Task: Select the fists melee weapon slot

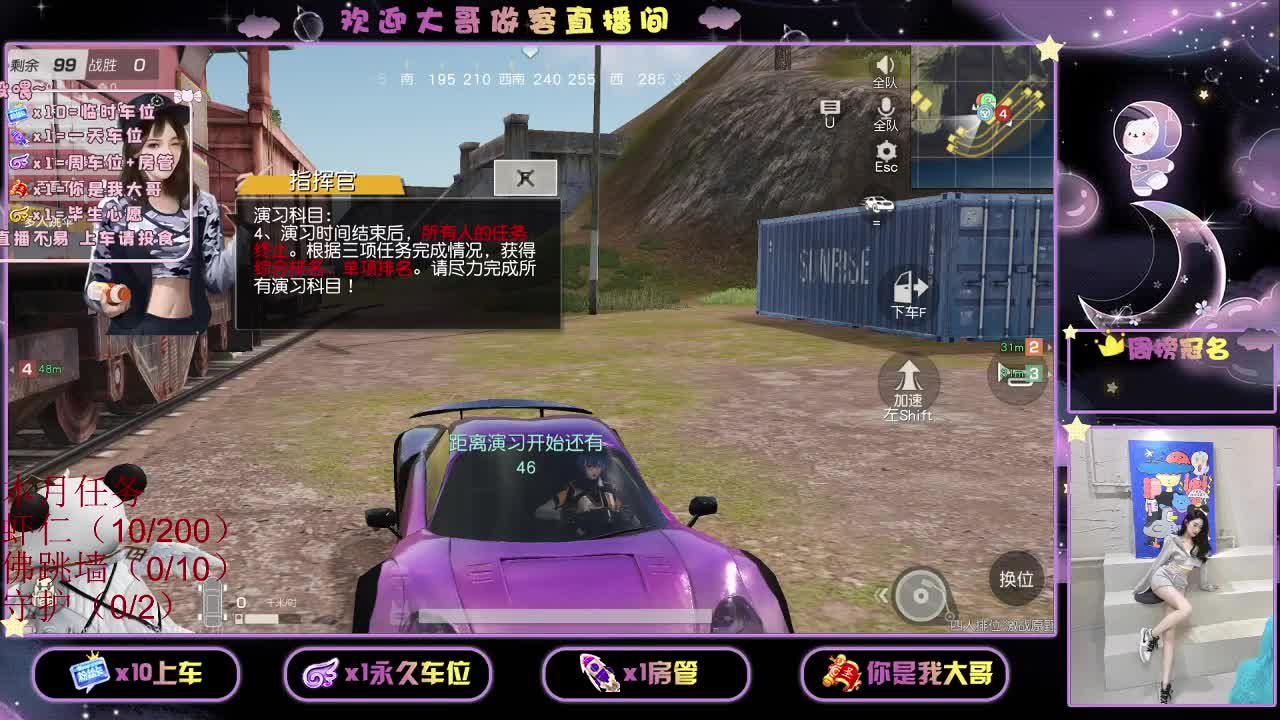Action: pyautogui.click(x=524, y=177)
